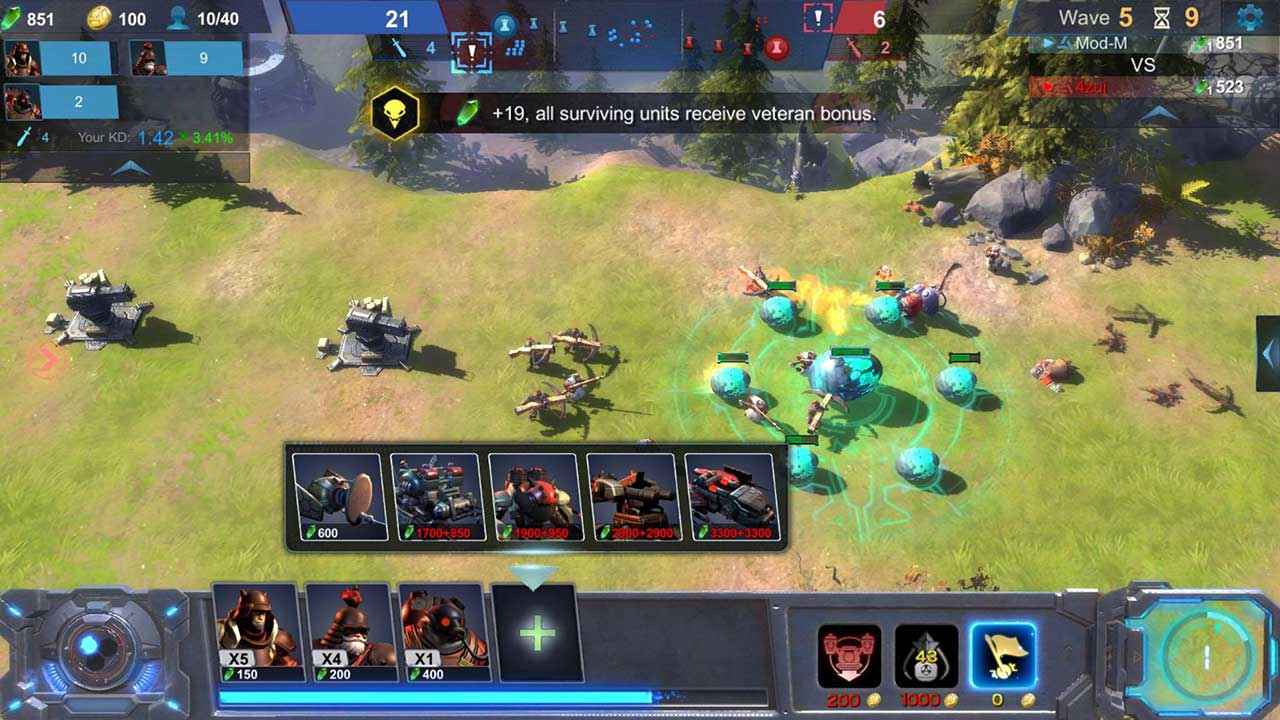Expand the side panel arrow on right edge

[x=1268, y=353]
